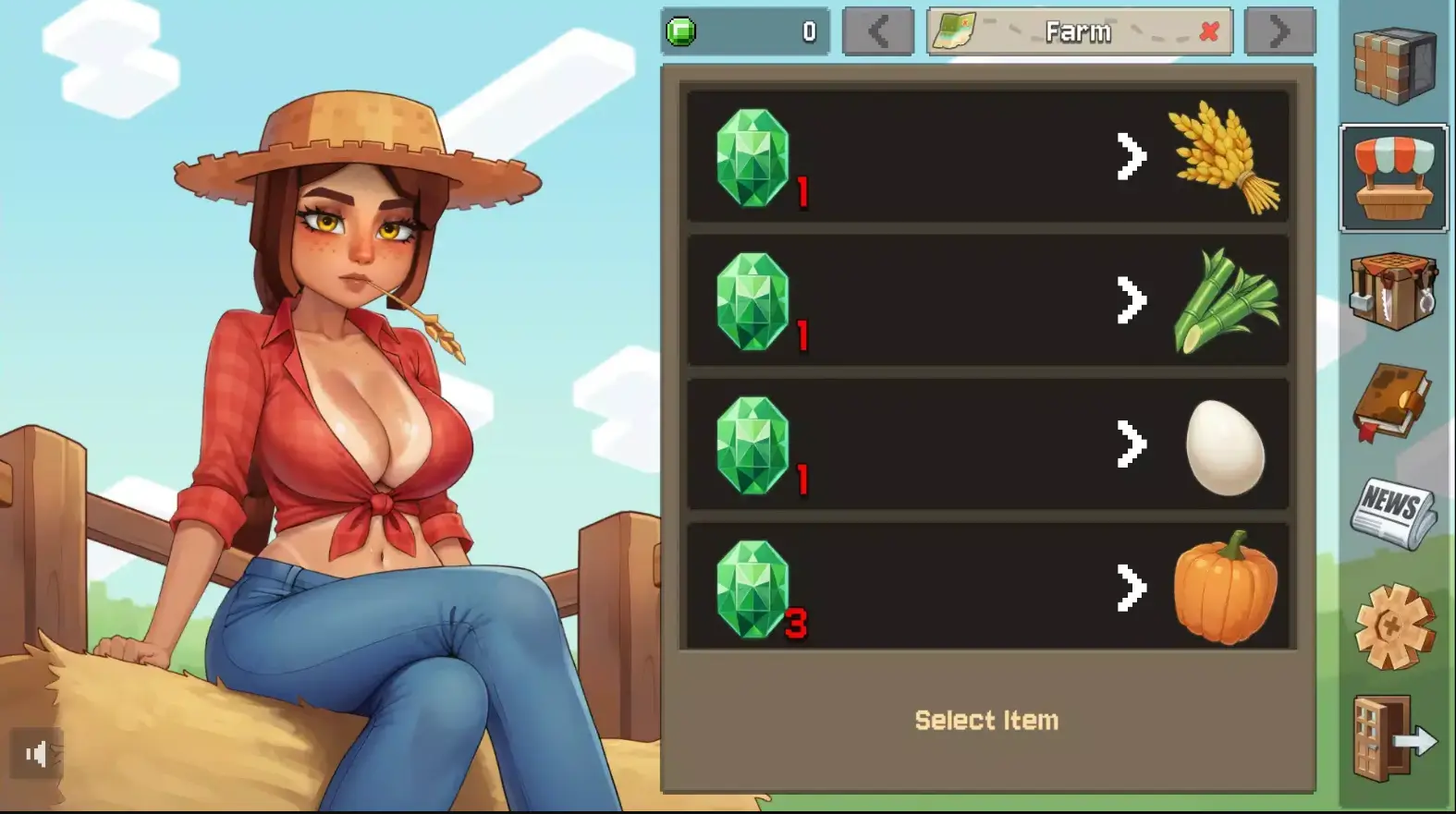Click the right location arrow
This screenshot has width=1456, height=814.
click(x=1279, y=30)
